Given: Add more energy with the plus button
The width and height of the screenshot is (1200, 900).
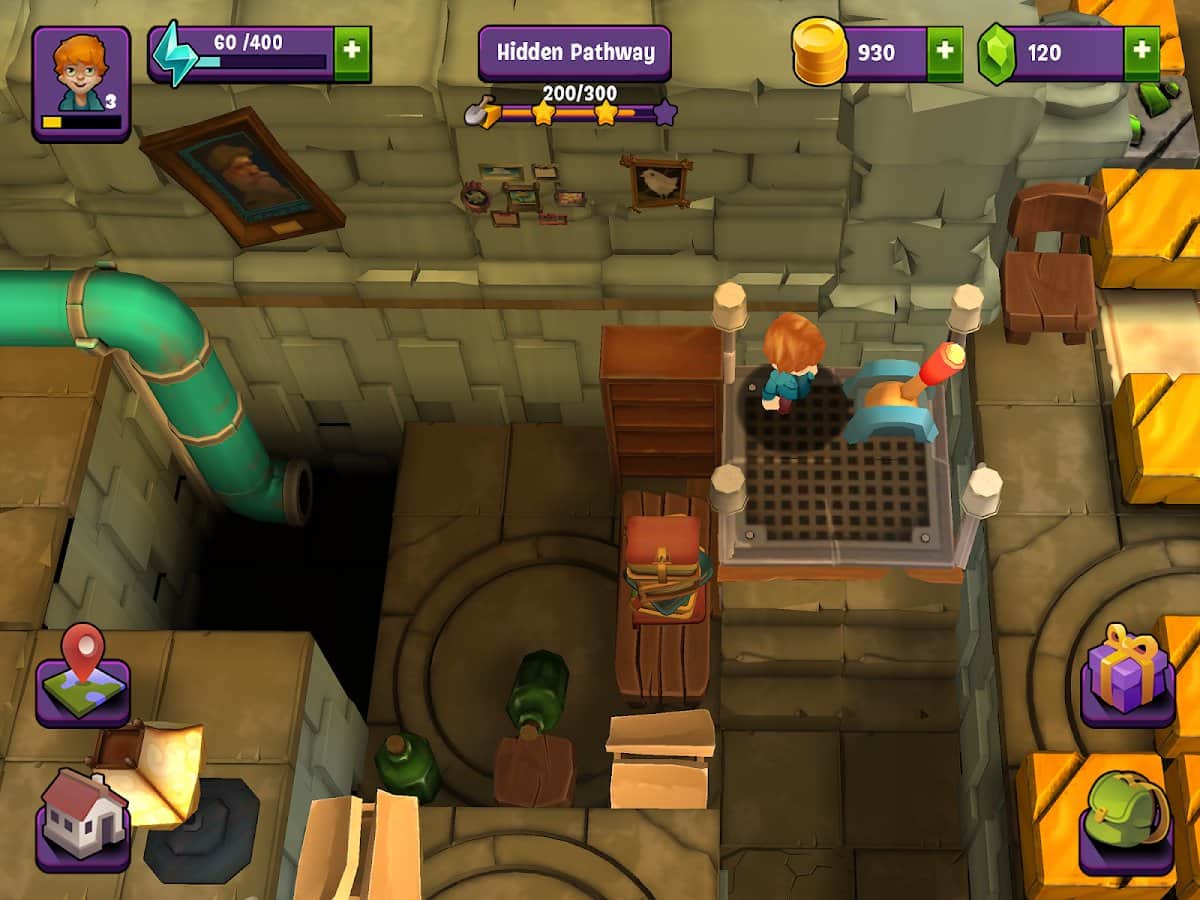Looking at the screenshot, I should coord(352,53).
